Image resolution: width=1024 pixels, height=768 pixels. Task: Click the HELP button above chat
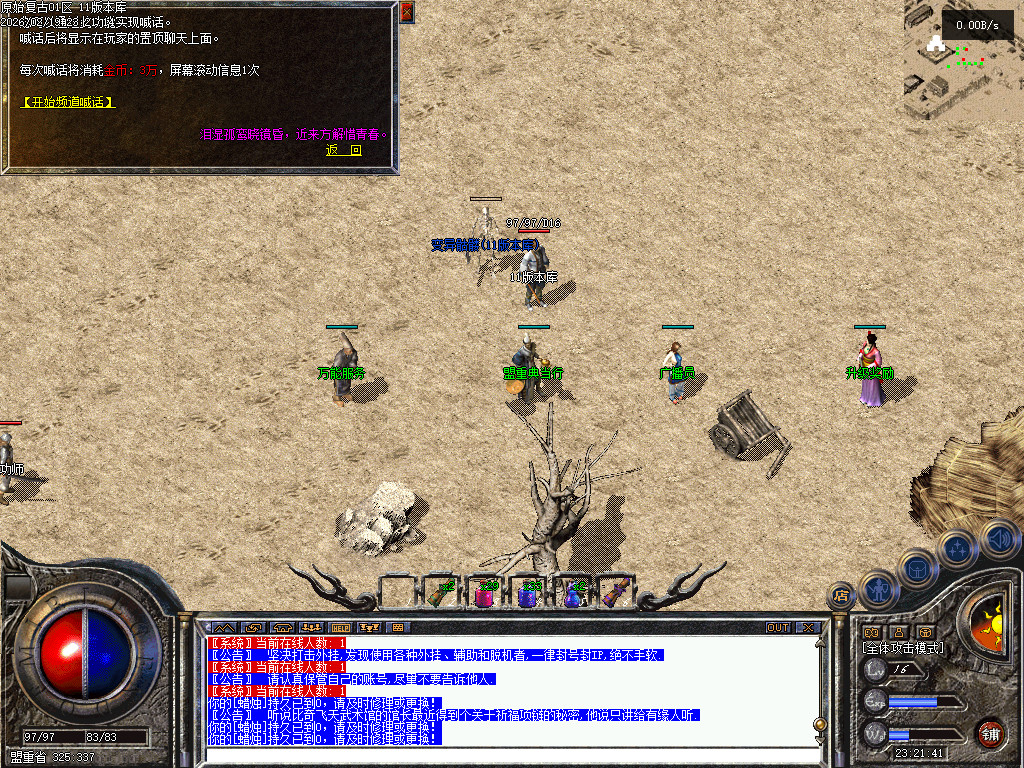tap(340, 628)
